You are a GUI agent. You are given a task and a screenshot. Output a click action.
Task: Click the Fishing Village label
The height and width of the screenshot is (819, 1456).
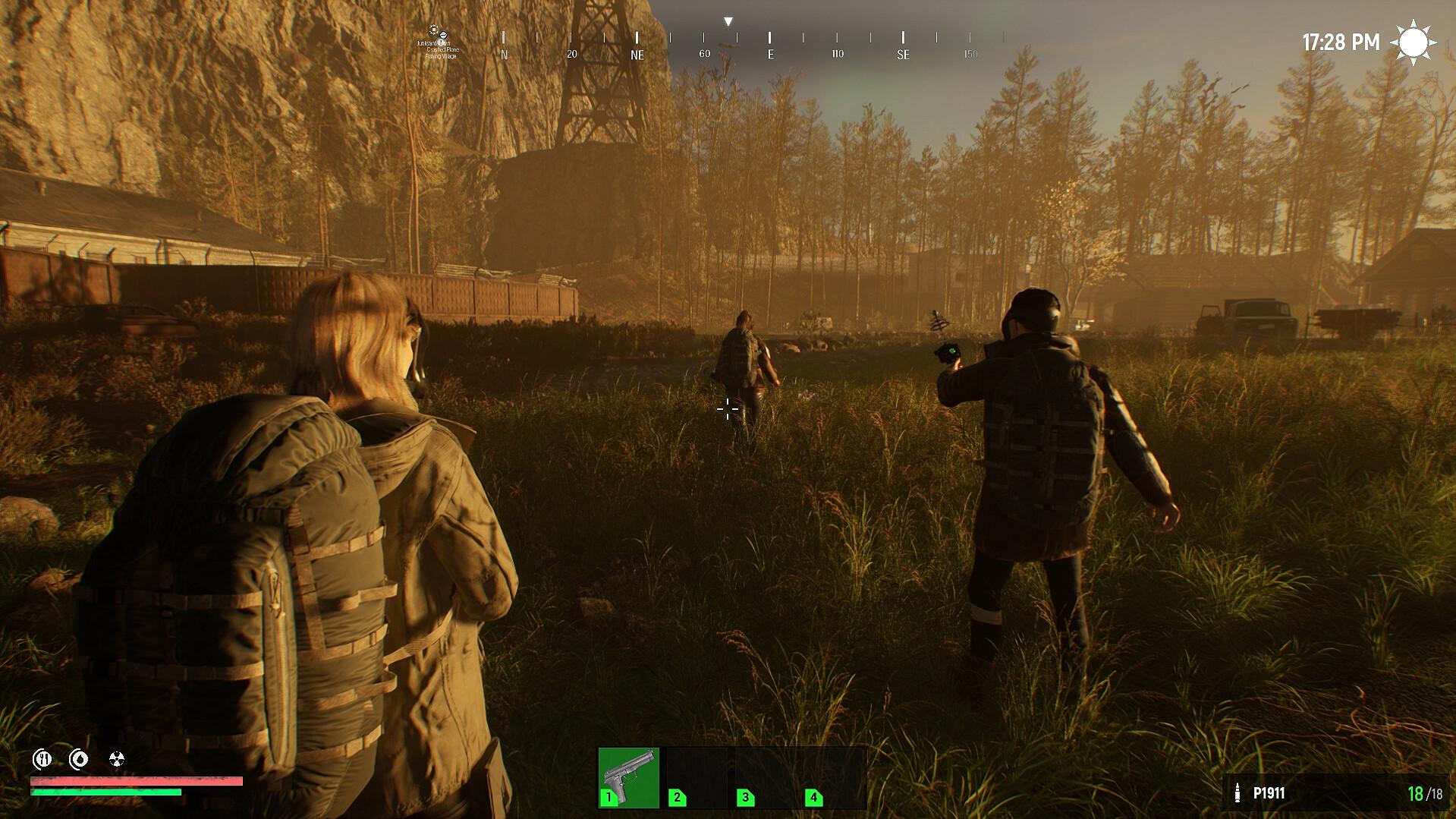pos(440,57)
